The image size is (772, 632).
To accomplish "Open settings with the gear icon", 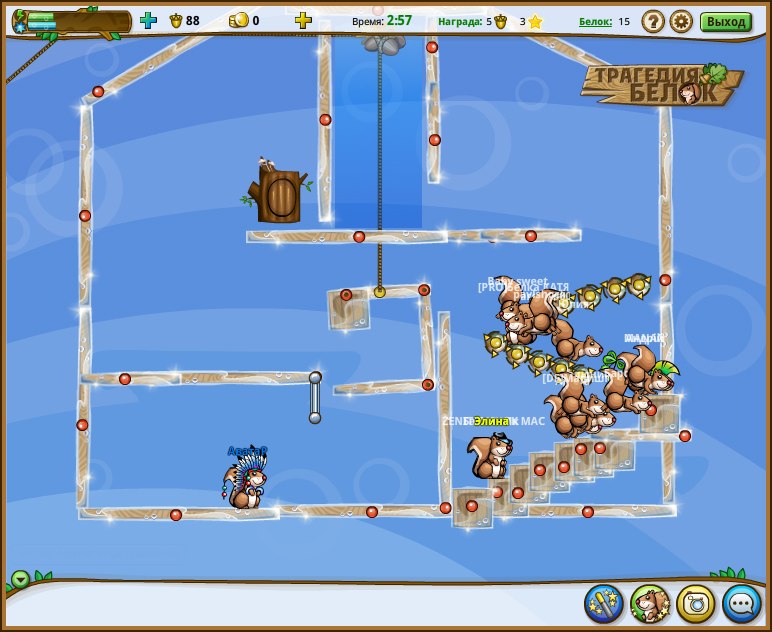I will point(681,21).
